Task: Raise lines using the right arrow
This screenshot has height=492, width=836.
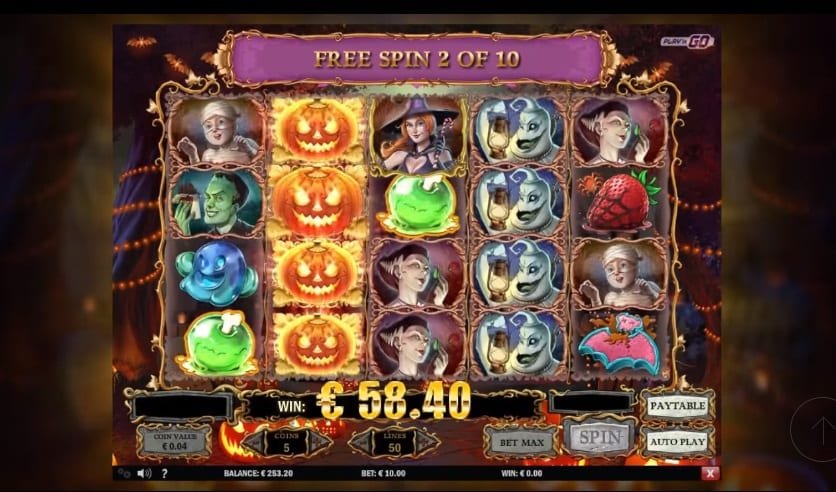Action: (x=428, y=441)
